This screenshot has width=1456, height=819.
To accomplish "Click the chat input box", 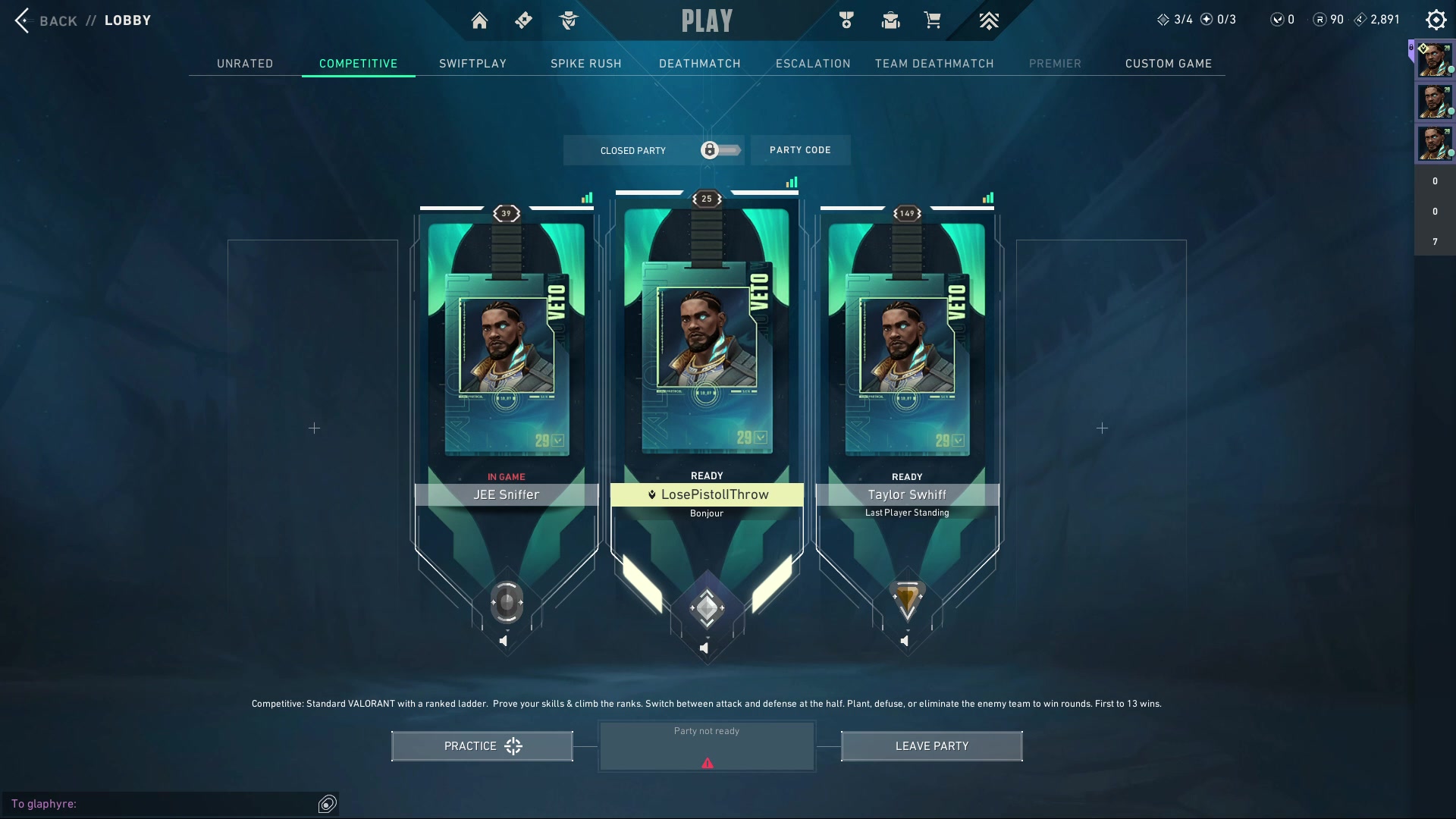I will [x=159, y=804].
